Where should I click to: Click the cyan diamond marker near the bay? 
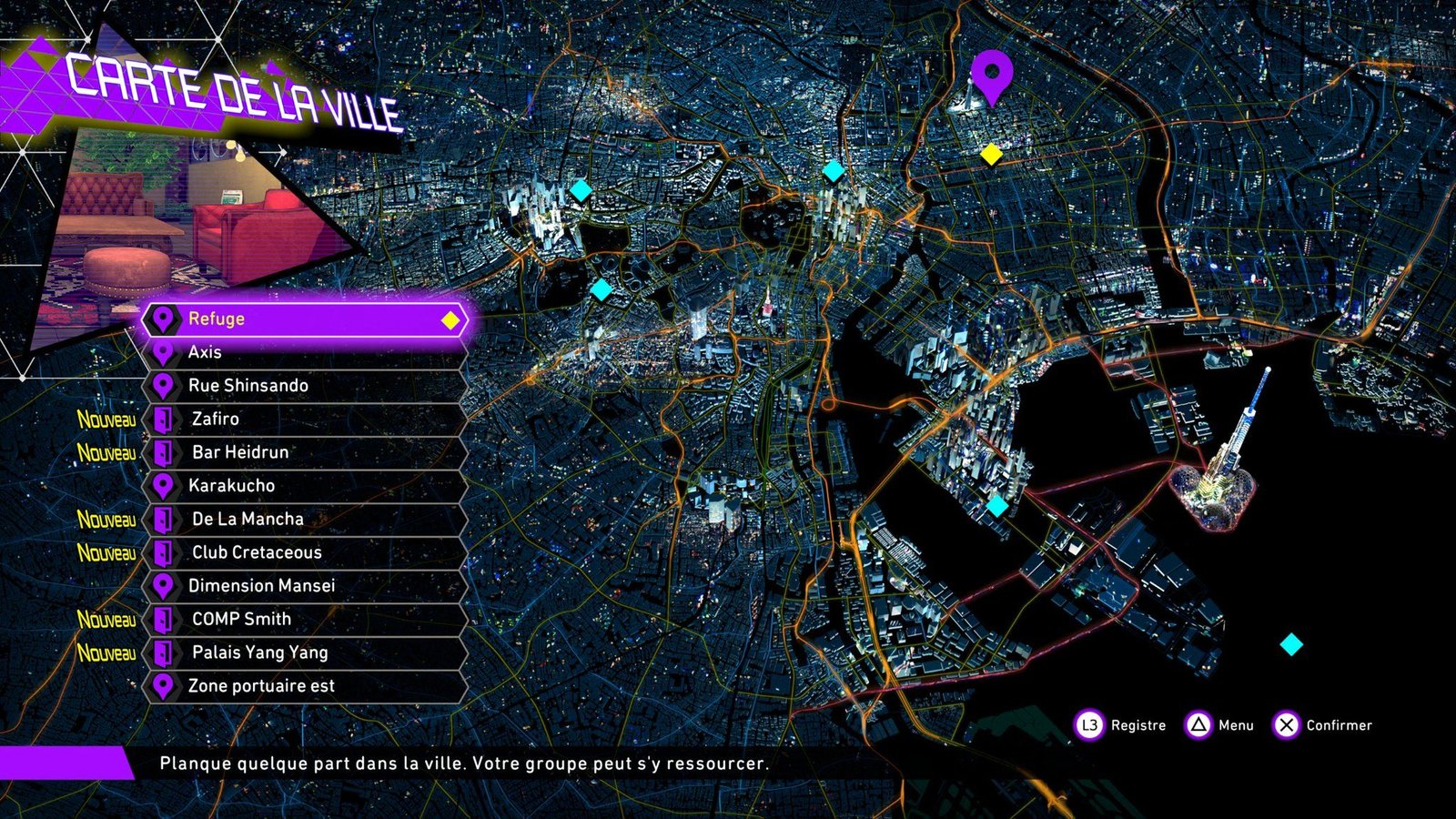click(997, 508)
